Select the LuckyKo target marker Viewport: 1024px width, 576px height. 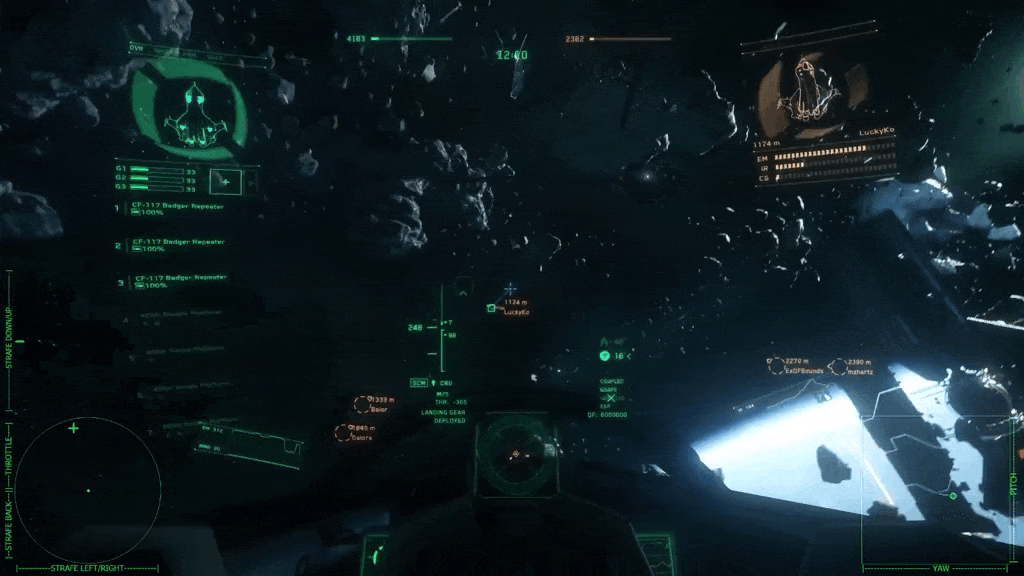pyautogui.click(x=491, y=308)
